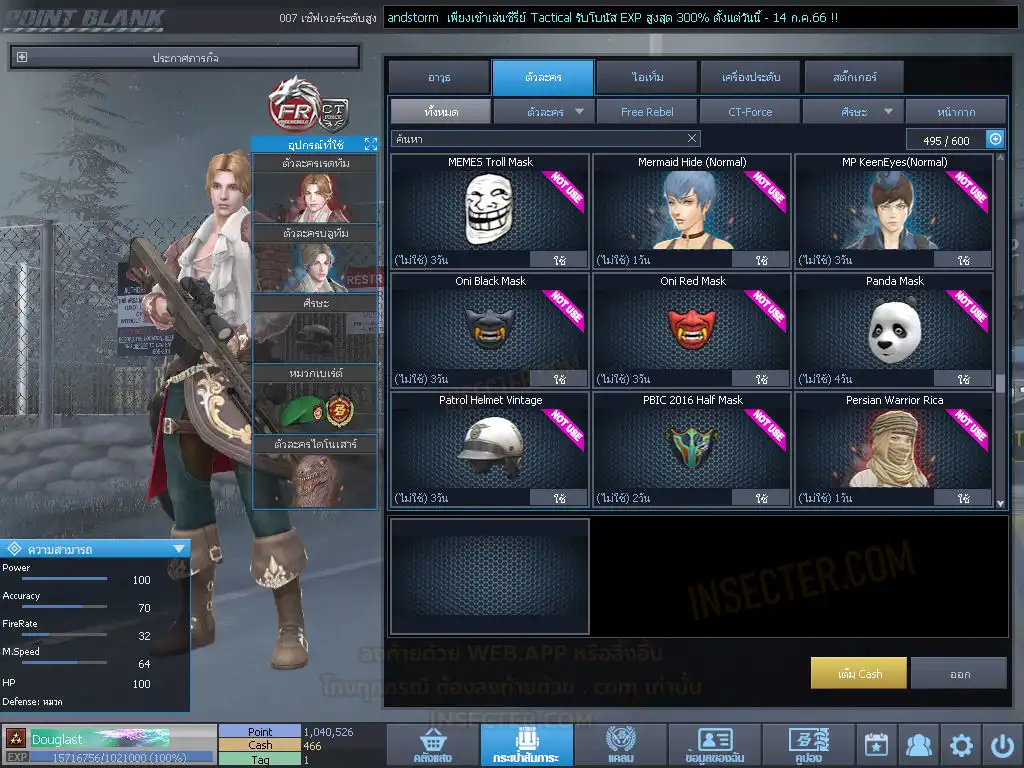The height and width of the screenshot is (768, 1024).
Task: Switch to the อาวุธ weapons tab
Action: pos(439,77)
